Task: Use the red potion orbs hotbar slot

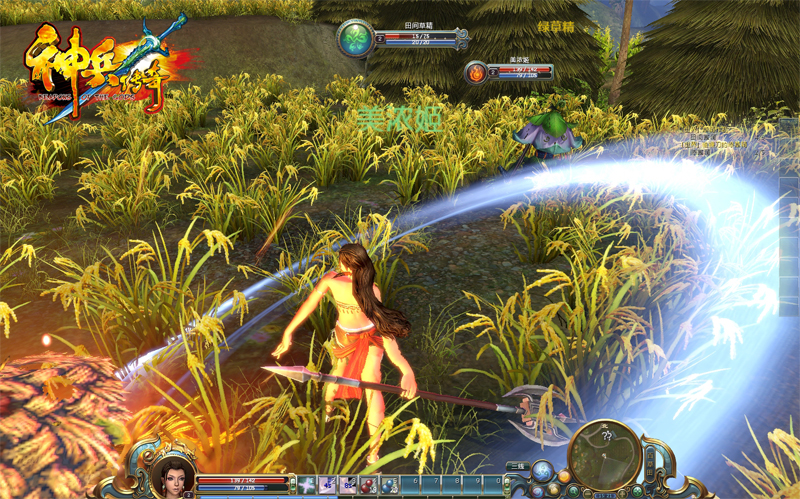Action: pos(369,484)
